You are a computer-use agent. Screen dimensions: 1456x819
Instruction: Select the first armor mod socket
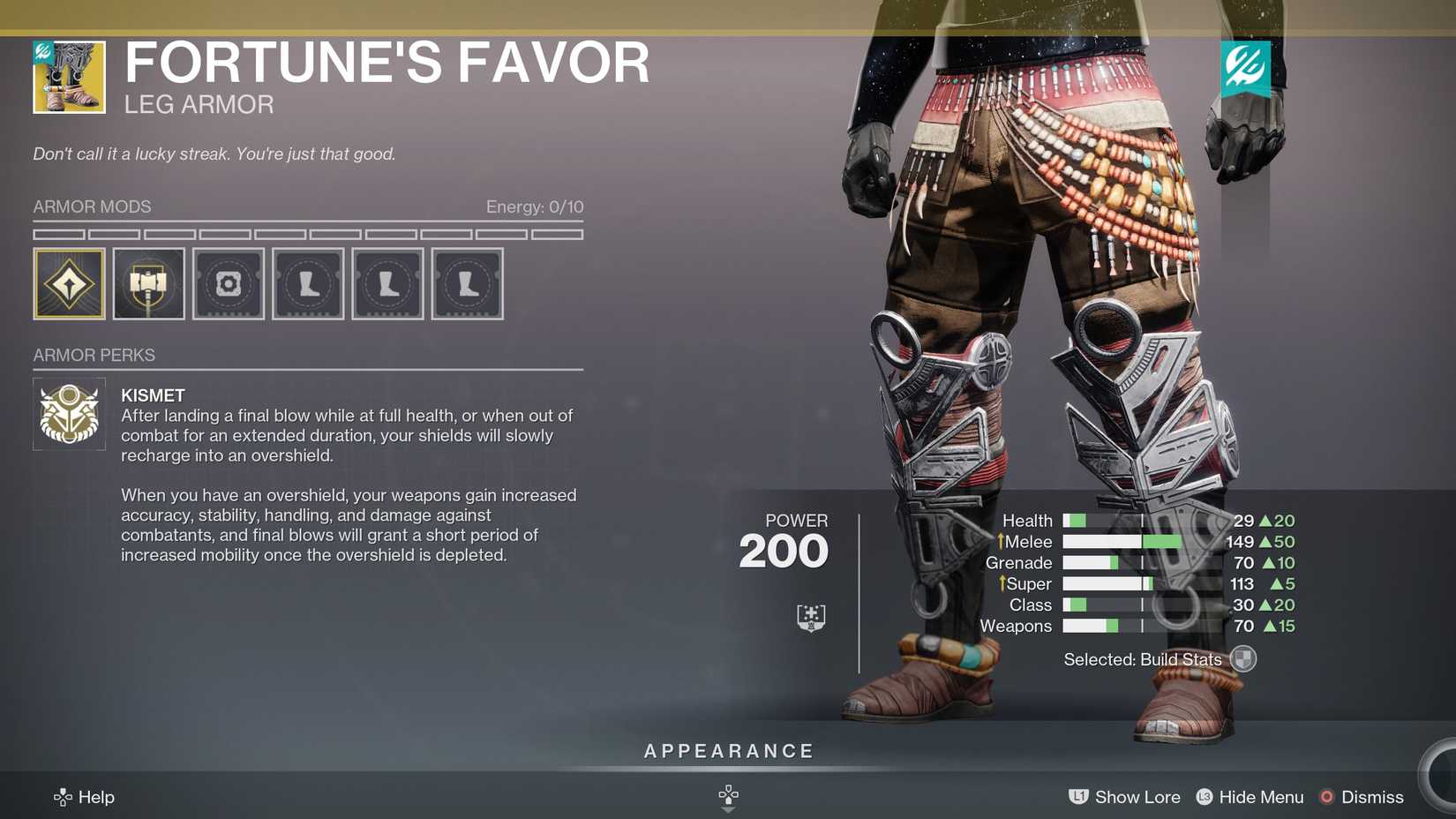pos(69,283)
